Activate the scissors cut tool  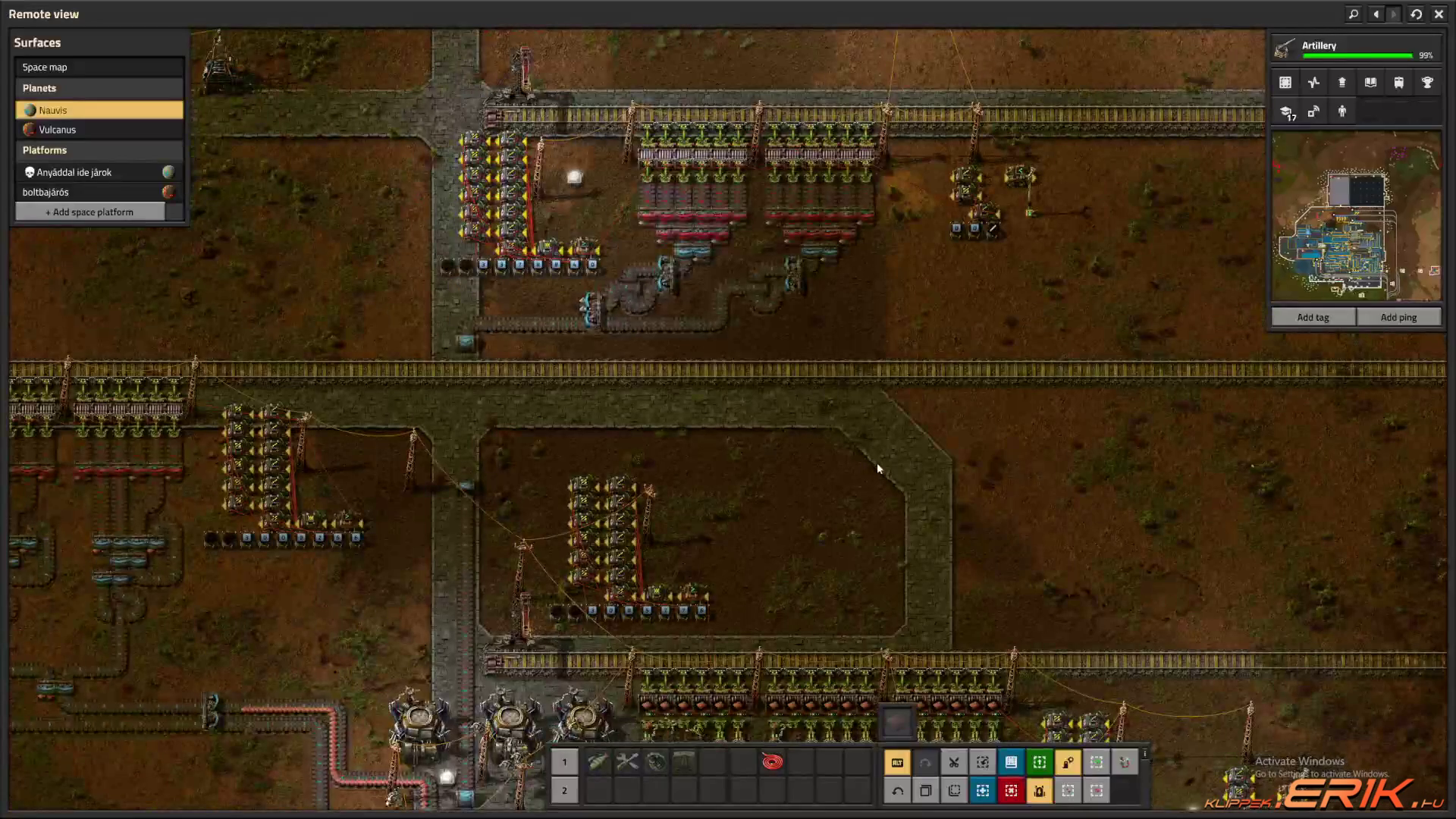pos(954,762)
